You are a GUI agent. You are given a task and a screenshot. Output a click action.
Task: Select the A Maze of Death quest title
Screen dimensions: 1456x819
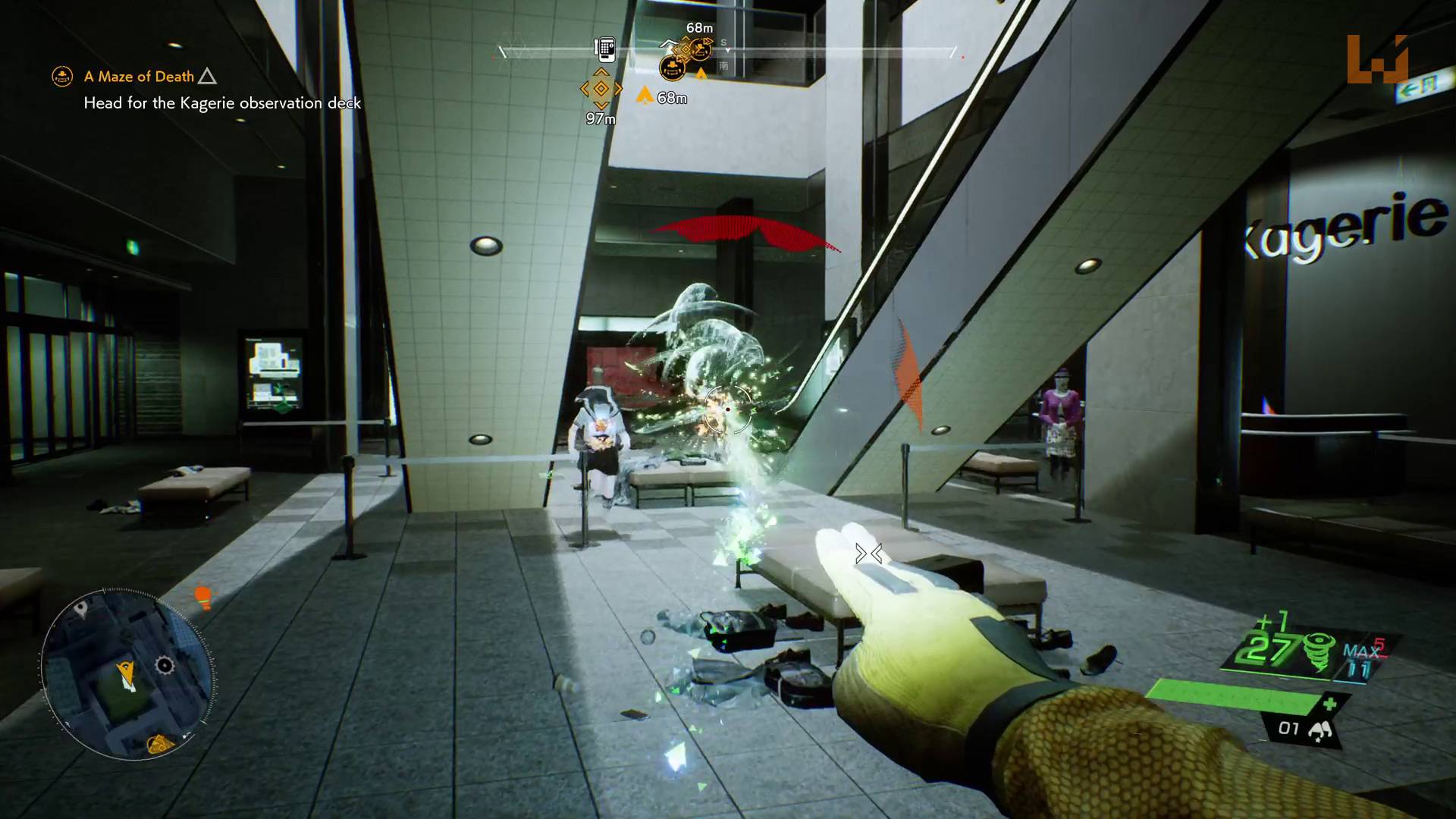139,76
